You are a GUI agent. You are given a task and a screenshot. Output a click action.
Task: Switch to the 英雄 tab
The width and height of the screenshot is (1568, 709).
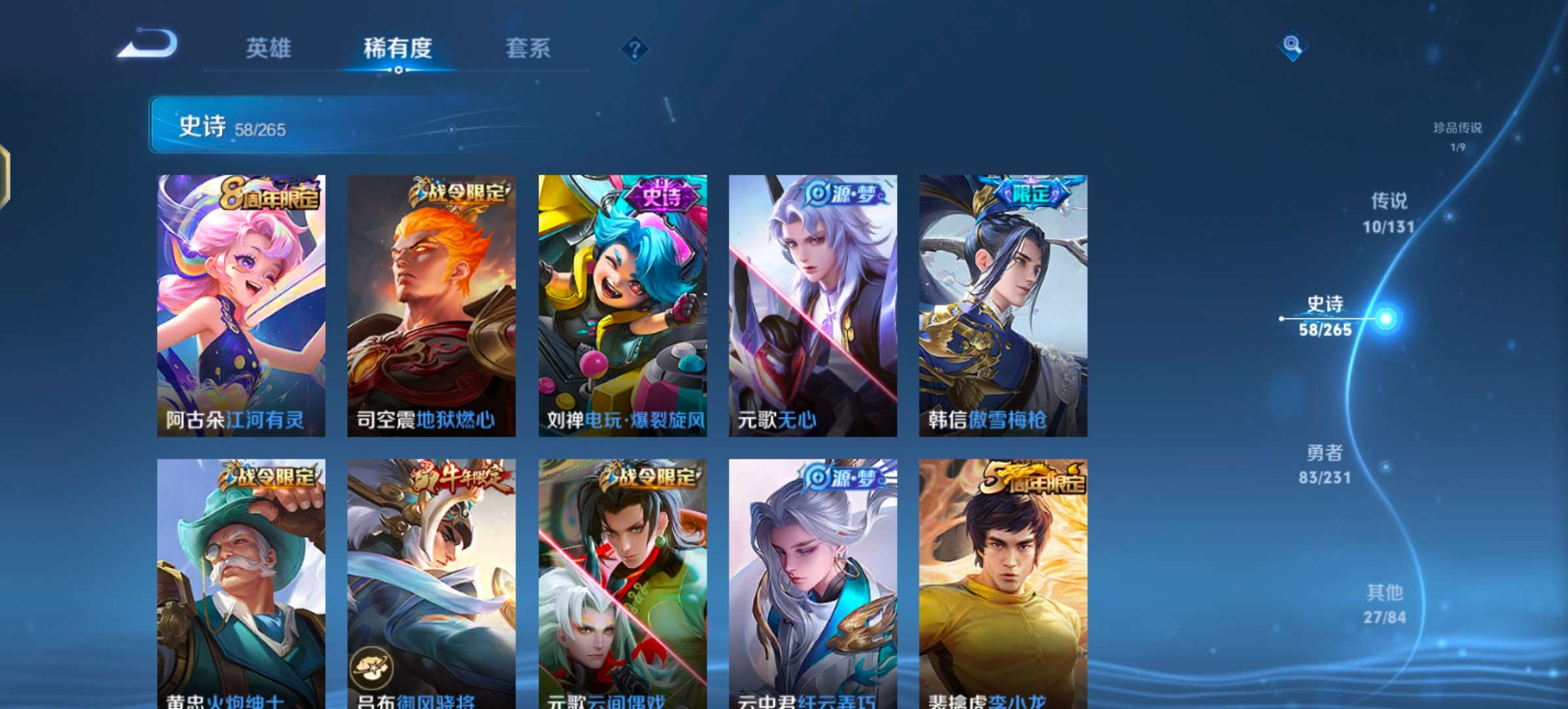pos(269,49)
